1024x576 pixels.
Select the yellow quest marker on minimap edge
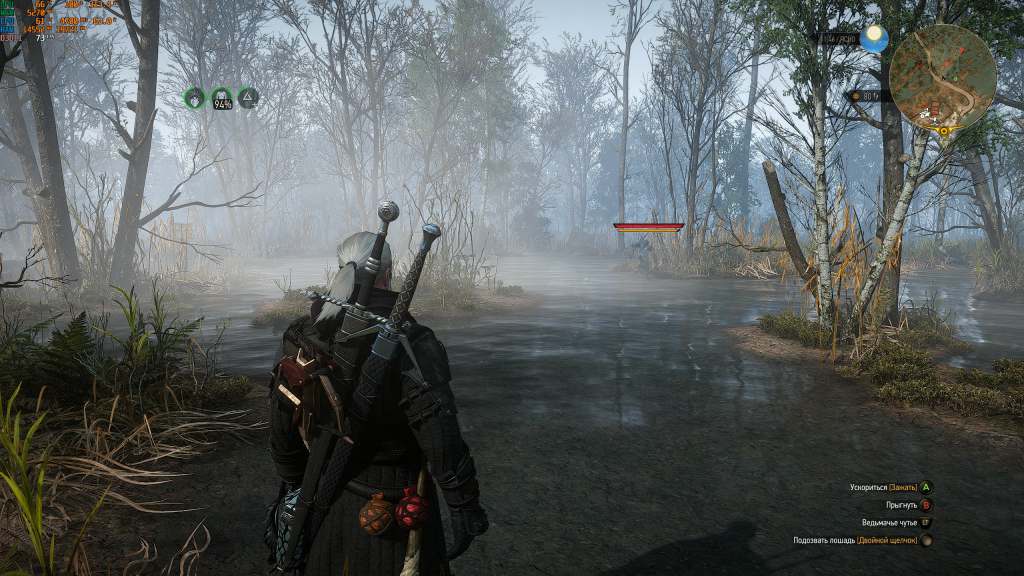click(943, 130)
